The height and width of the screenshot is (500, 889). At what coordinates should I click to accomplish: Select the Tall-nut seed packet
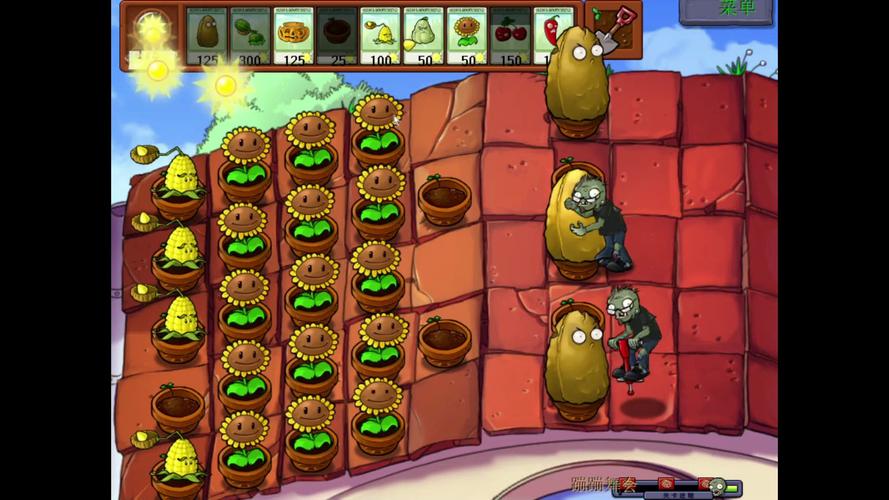click(206, 37)
